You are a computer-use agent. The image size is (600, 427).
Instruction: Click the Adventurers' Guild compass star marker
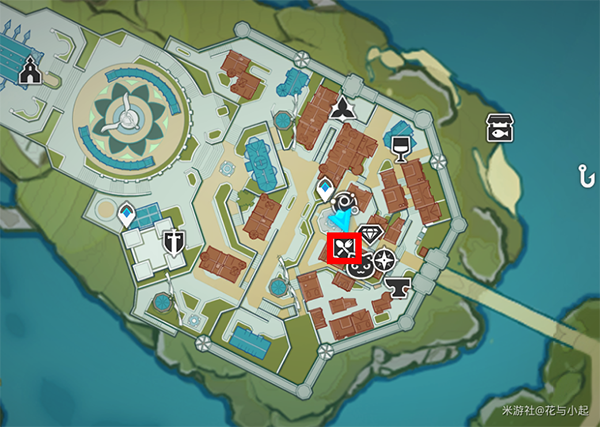(x=384, y=263)
